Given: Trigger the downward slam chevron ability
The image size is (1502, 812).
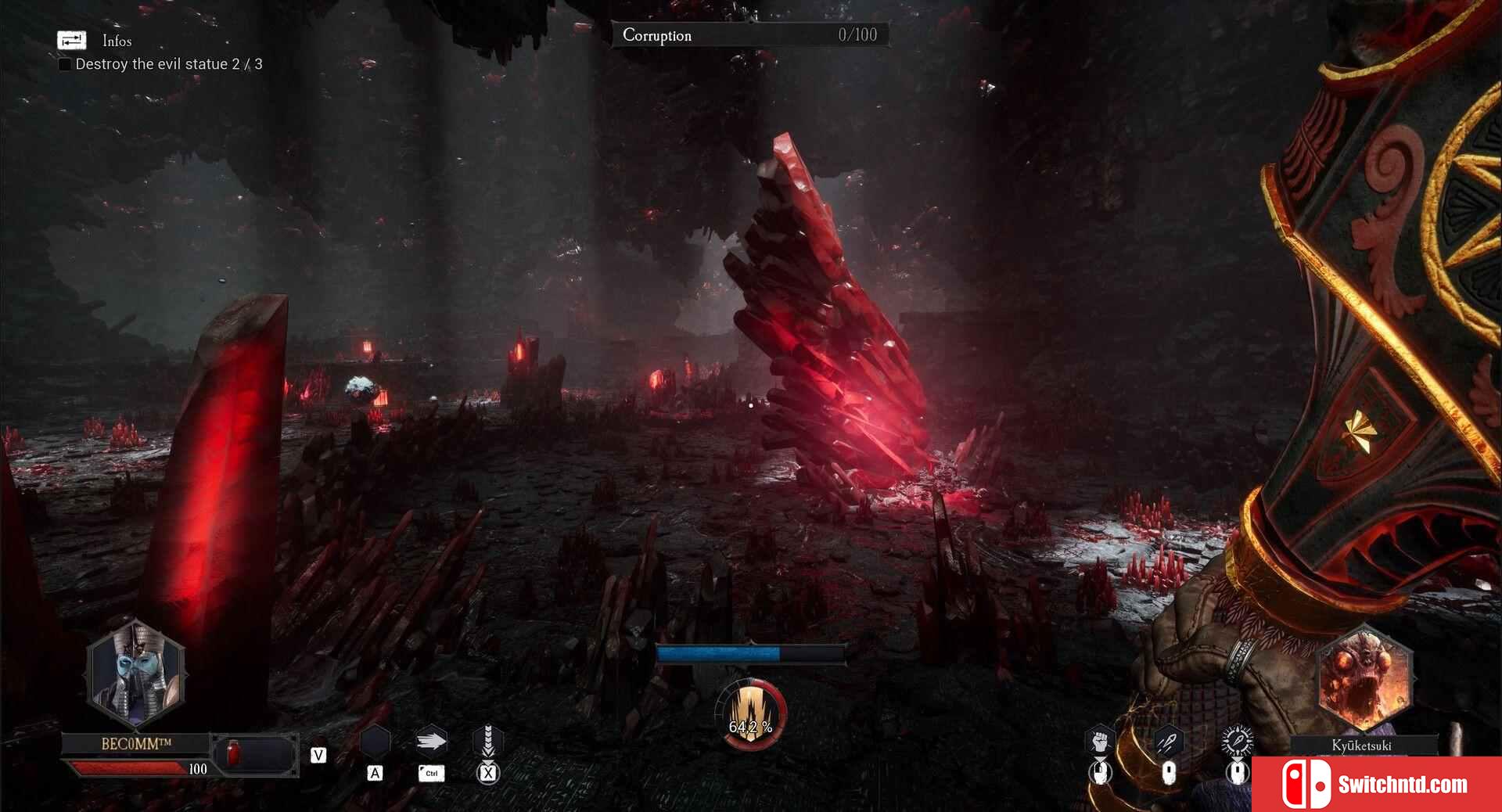Looking at the screenshot, I should point(487,740).
